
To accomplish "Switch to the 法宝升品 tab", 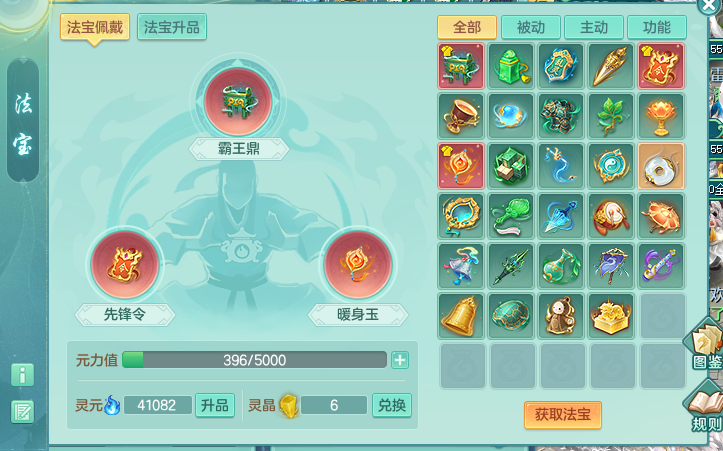I will 172,27.
